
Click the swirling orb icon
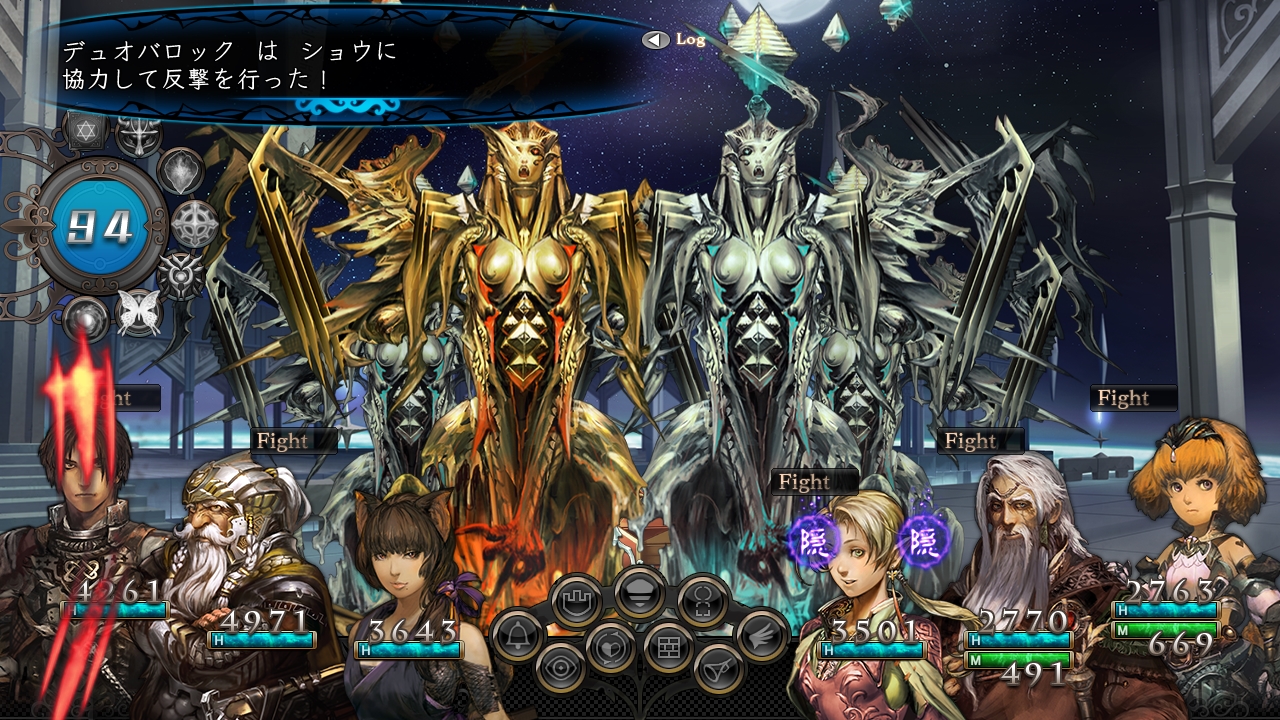[85, 320]
